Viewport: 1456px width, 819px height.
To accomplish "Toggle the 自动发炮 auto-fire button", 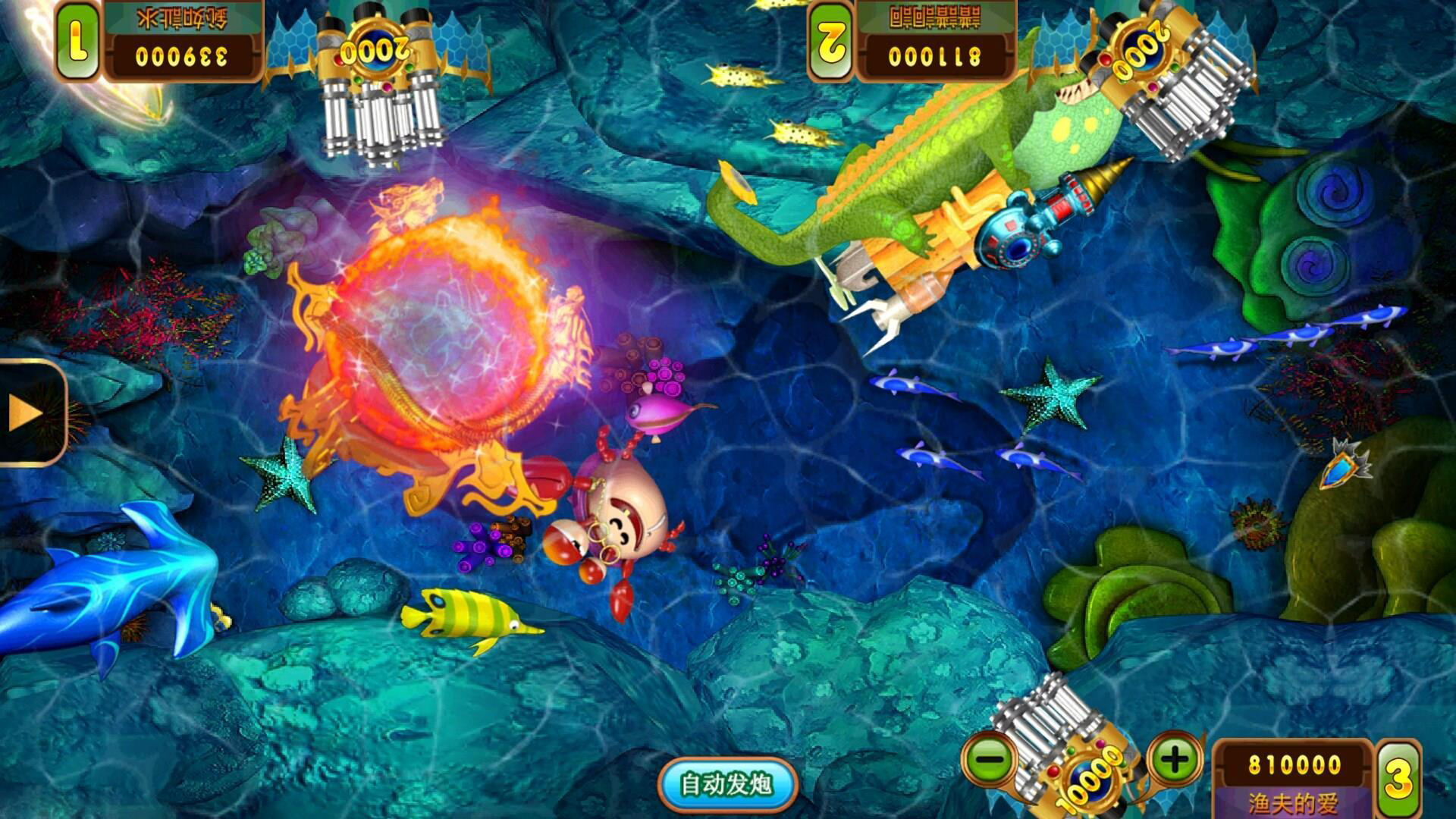I will point(726,784).
